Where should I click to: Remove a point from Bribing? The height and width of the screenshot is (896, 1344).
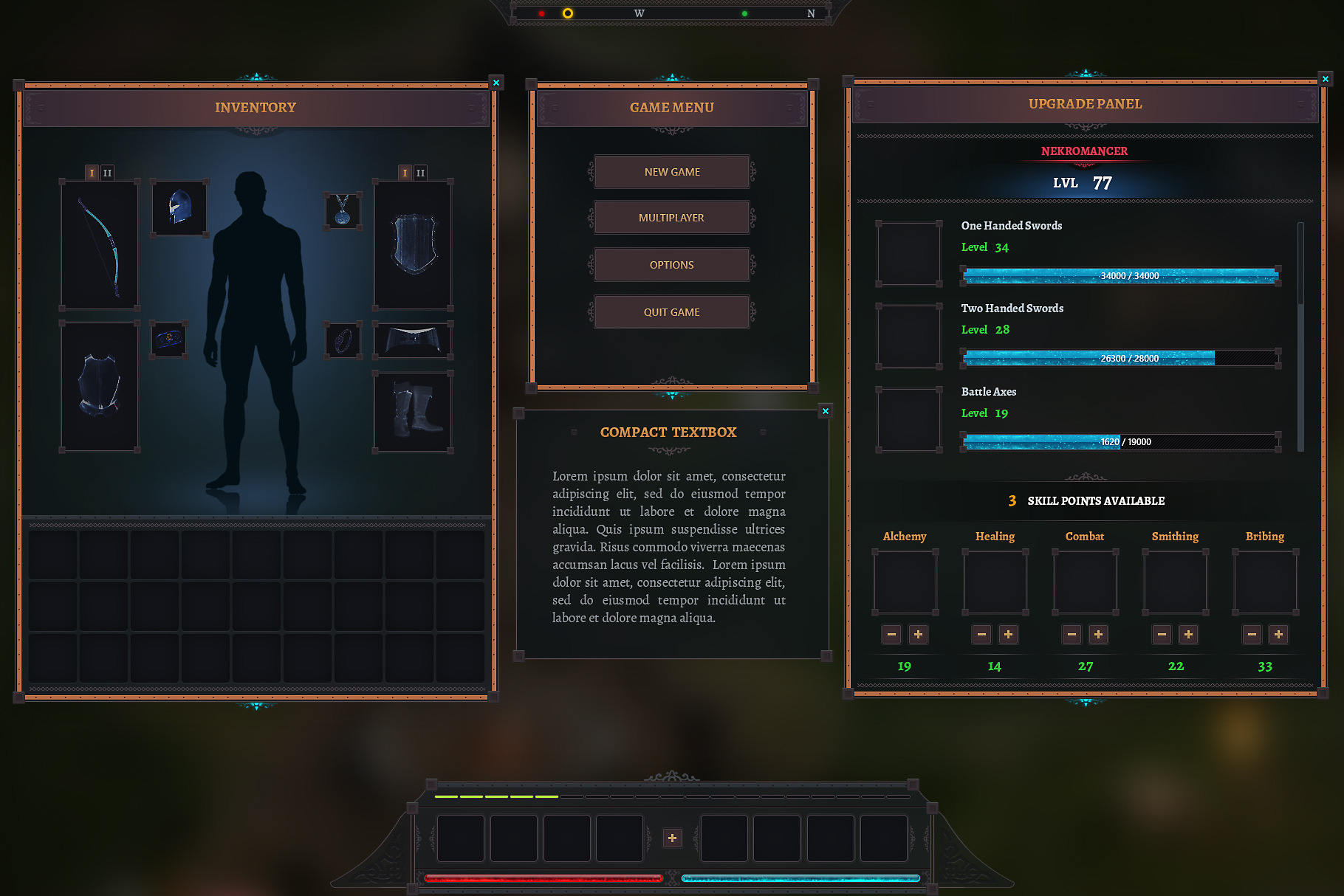[x=1252, y=634]
